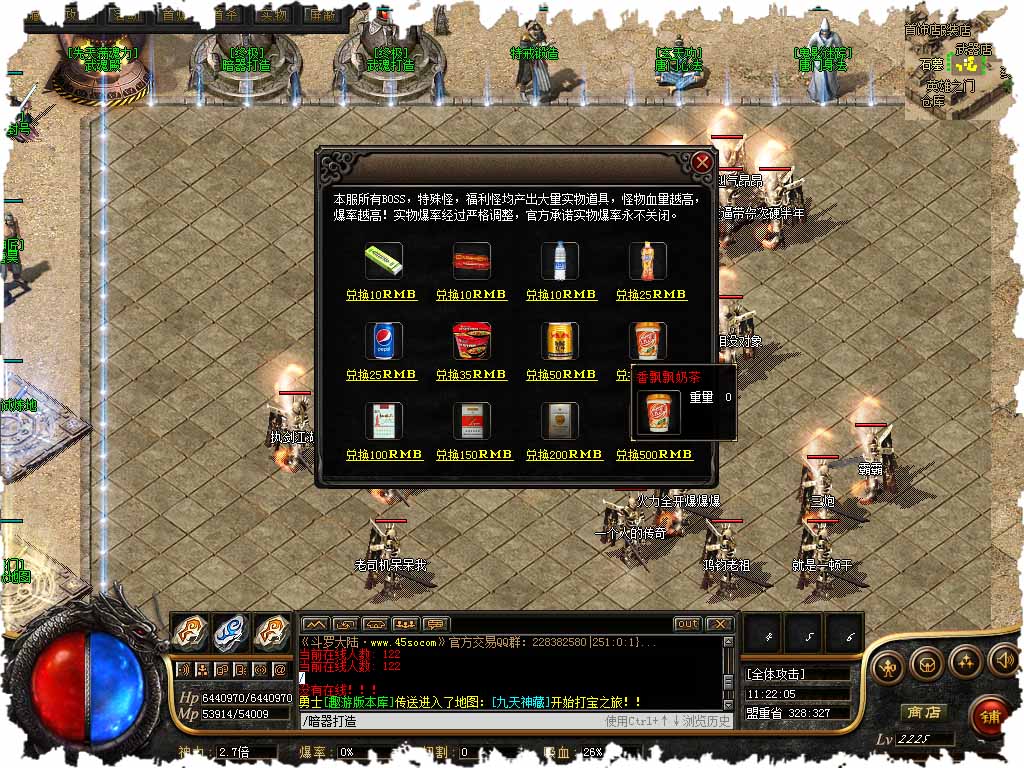This screenshot has width=1024, height=768.
Task: Click the 兑换150RMB exchange link
Action: [x=474, y=455]
